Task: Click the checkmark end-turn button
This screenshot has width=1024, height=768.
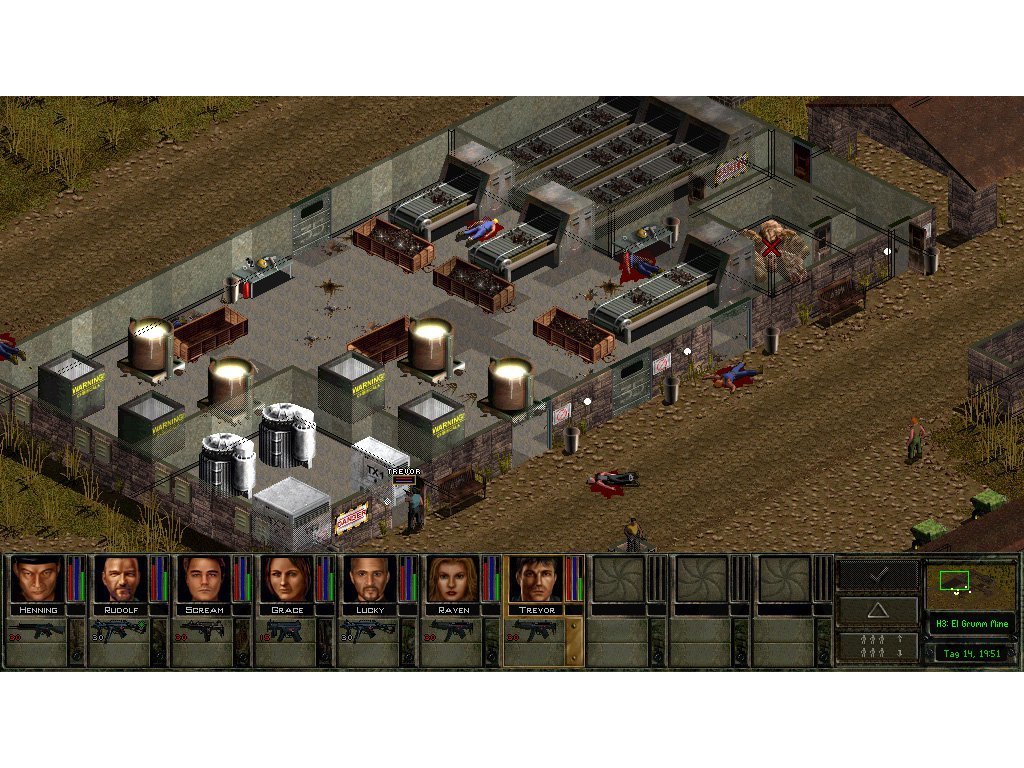Action: click(x=877, y=575)
